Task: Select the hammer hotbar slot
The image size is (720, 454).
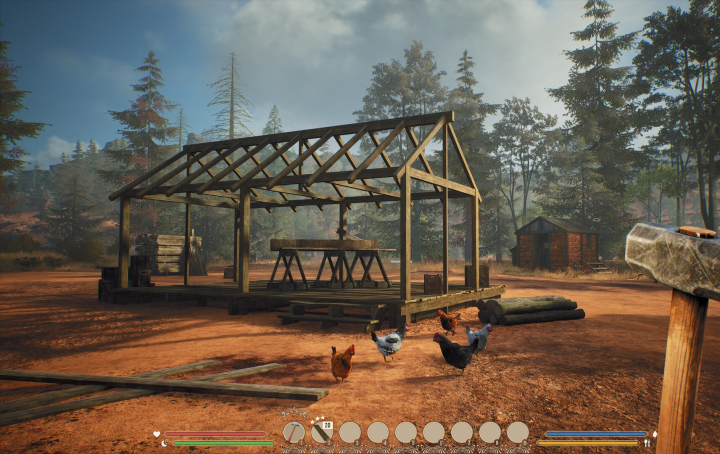Action: (293, 432)
